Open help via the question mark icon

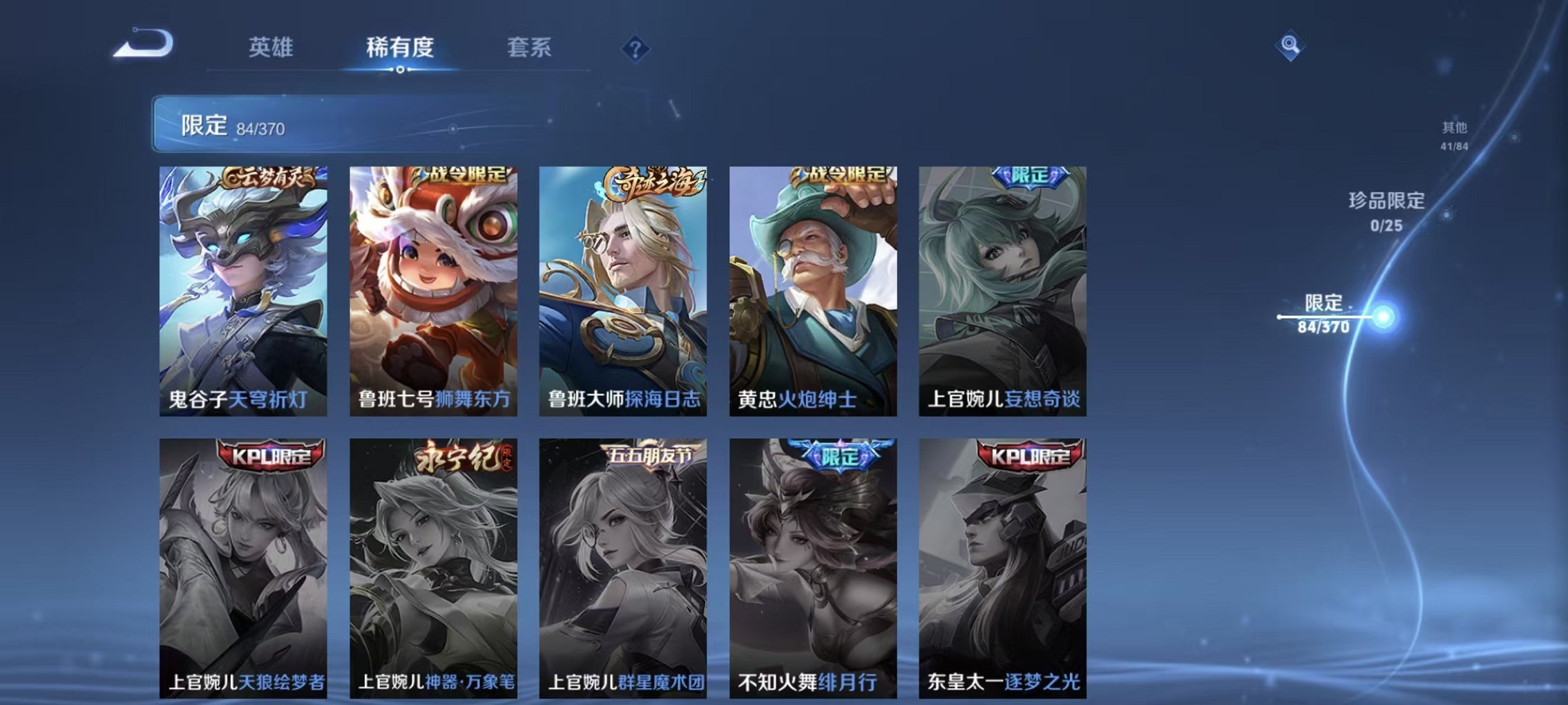(636, 48)
